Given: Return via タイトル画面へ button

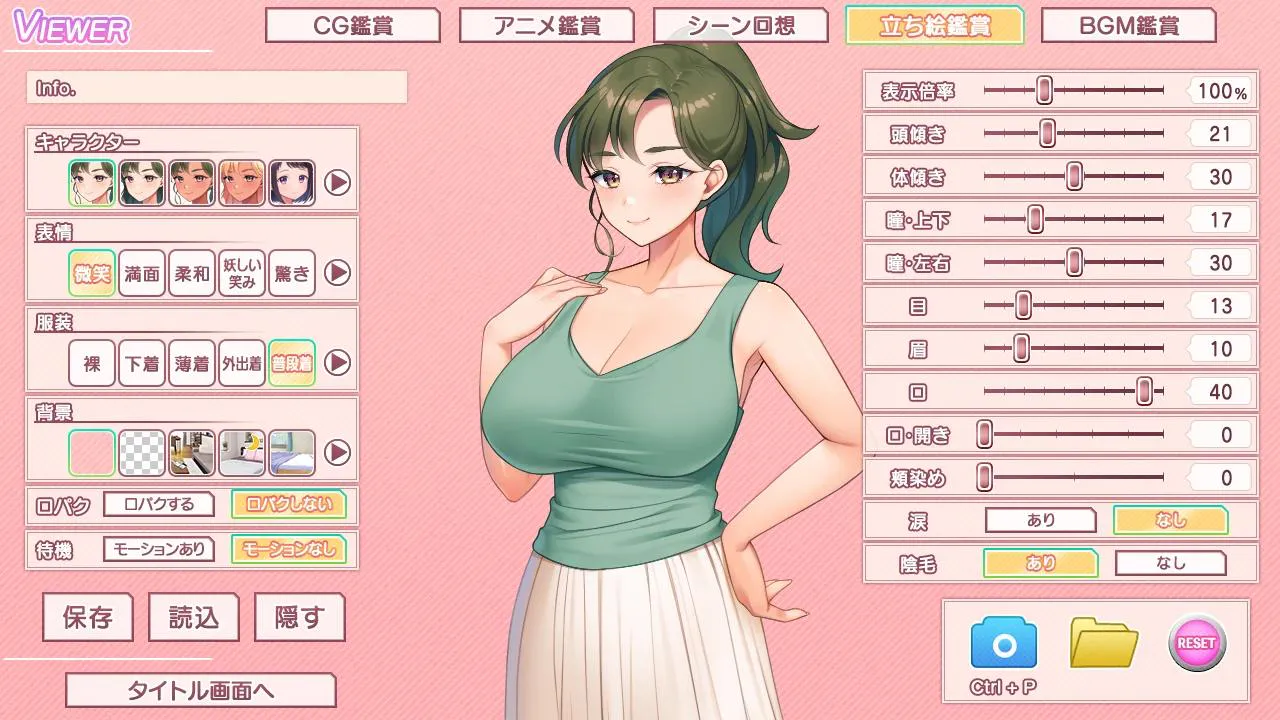Looking at the screenshot, I should [x=200, y=690].
